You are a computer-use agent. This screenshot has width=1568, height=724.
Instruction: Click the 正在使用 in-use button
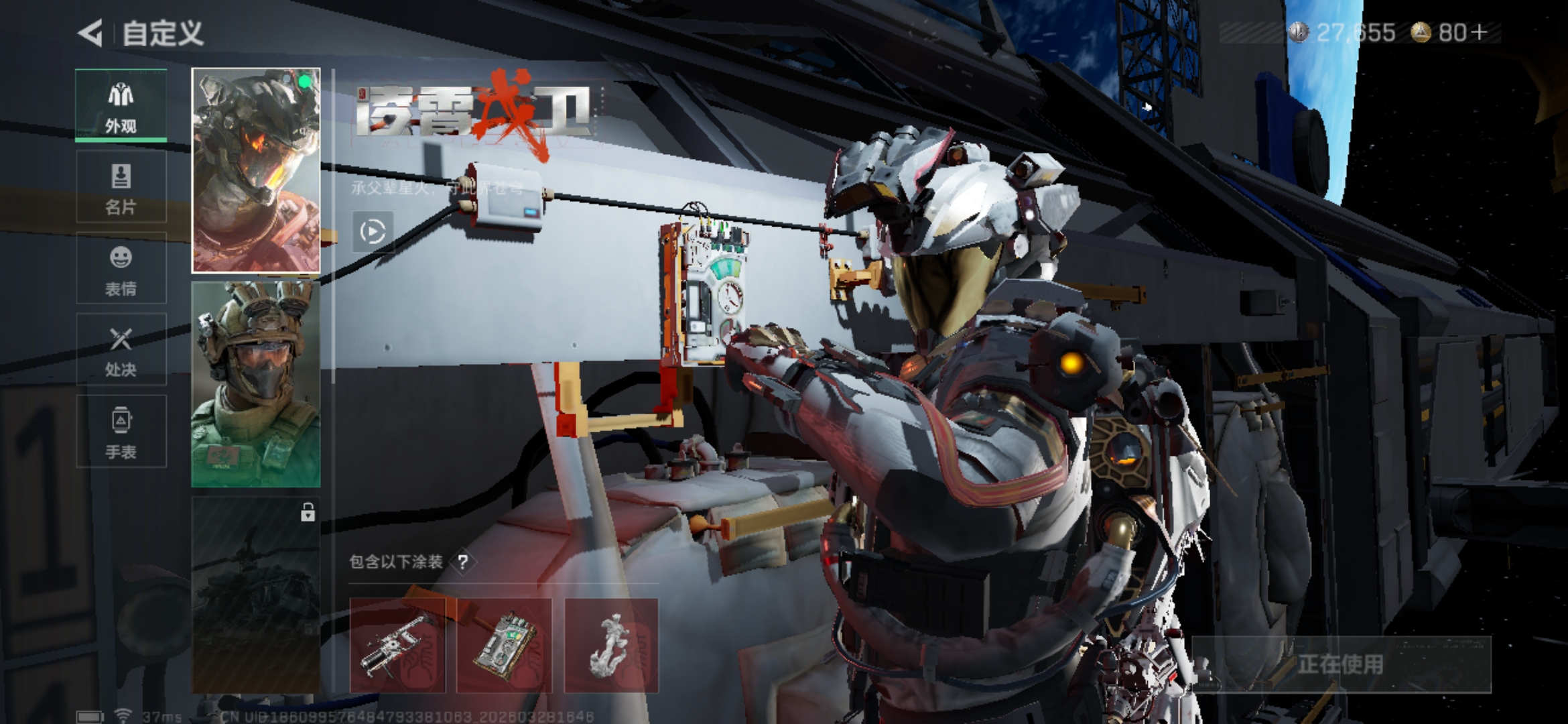[x=1341, y=664]
